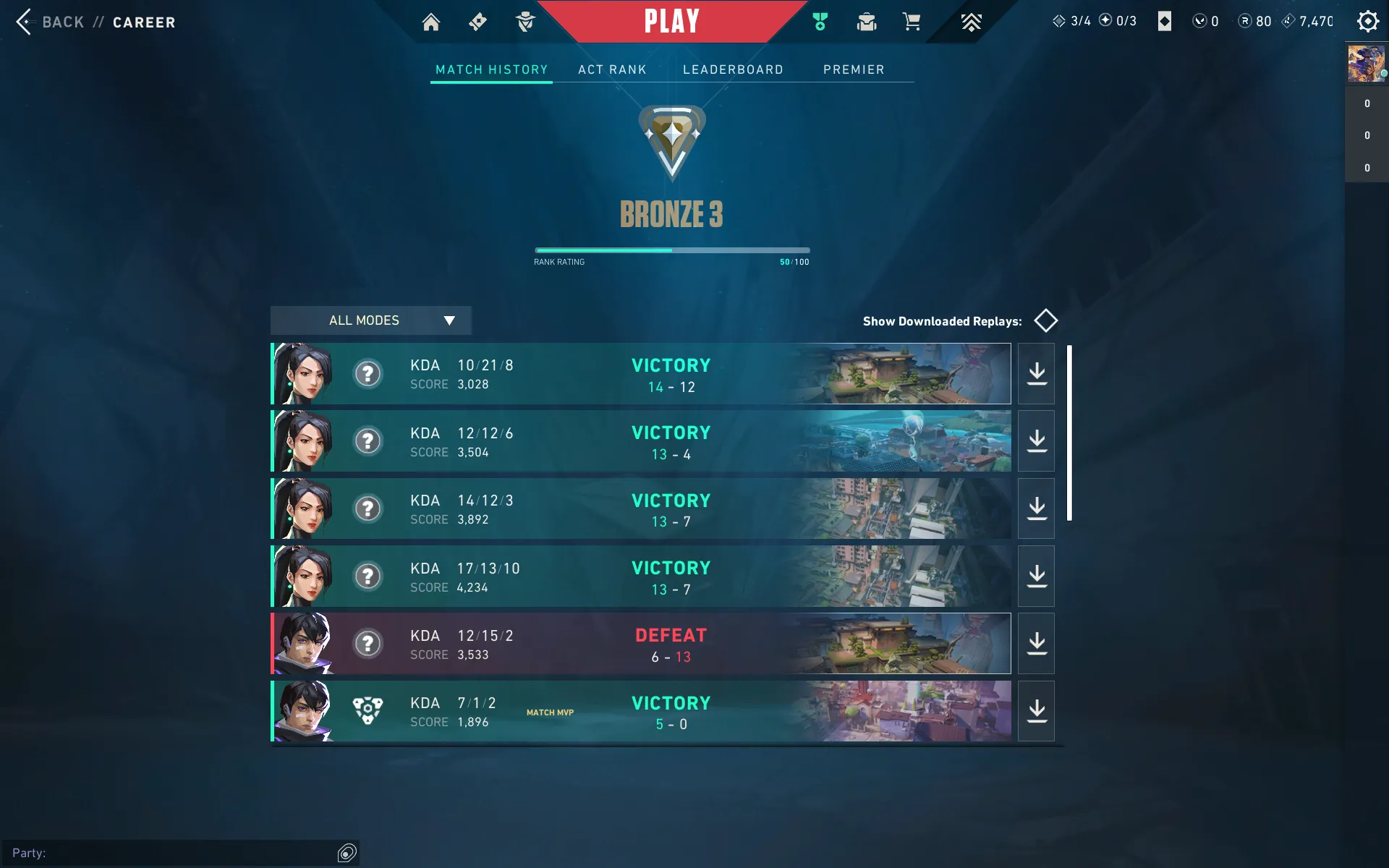The width and height of the screenshot is (1389, 868).
Task: Open the settings gear
Action: click(1367, 21)
